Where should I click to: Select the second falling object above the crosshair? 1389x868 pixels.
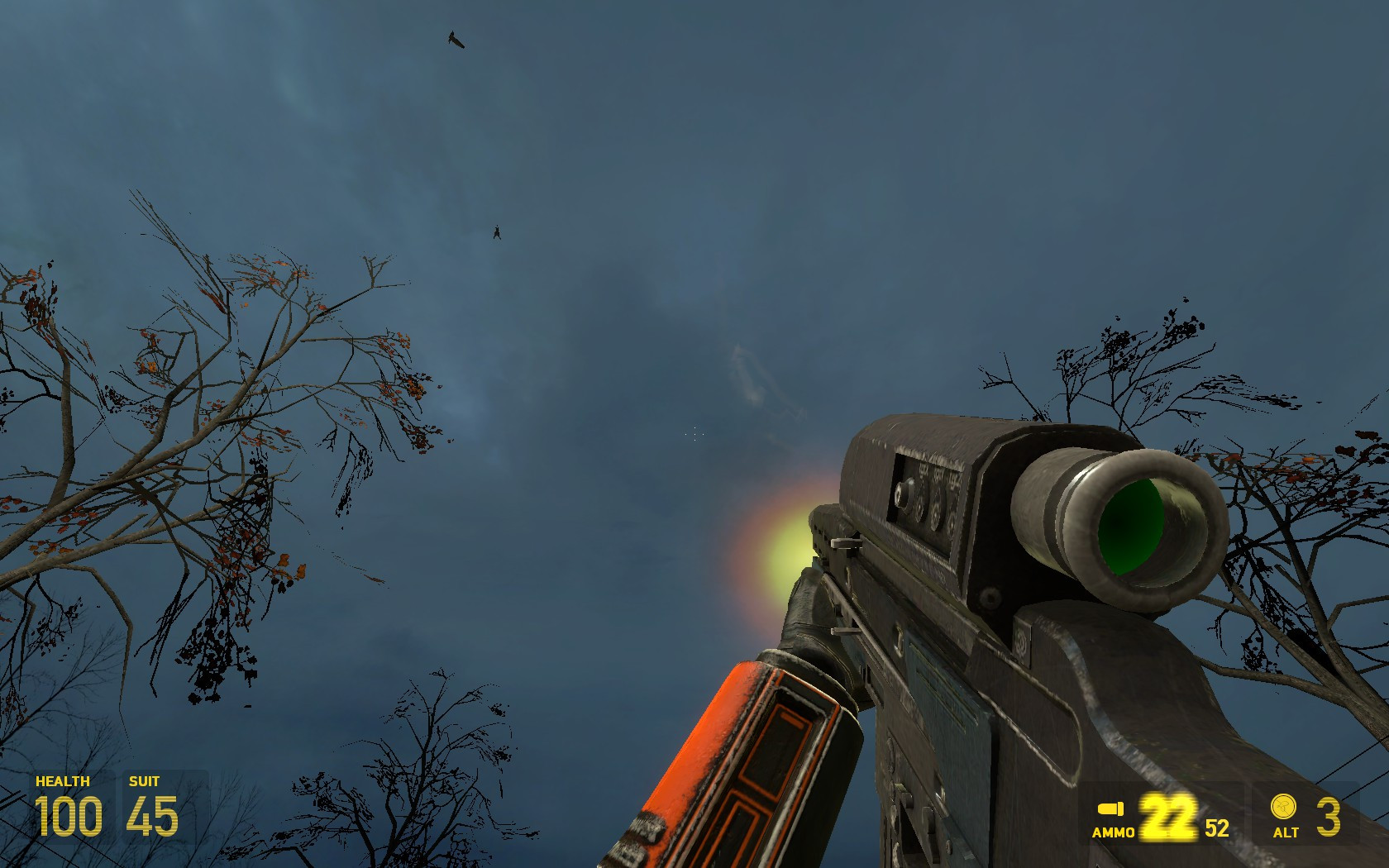pyautogui.click(x=495, y=234)
